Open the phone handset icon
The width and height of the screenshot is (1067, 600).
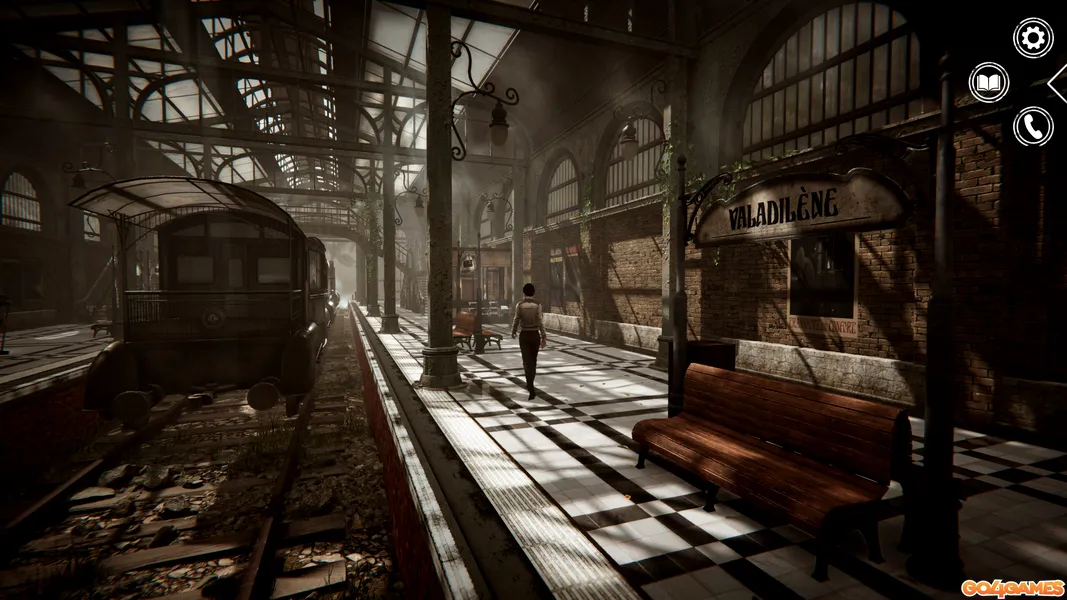[1033, 126]
